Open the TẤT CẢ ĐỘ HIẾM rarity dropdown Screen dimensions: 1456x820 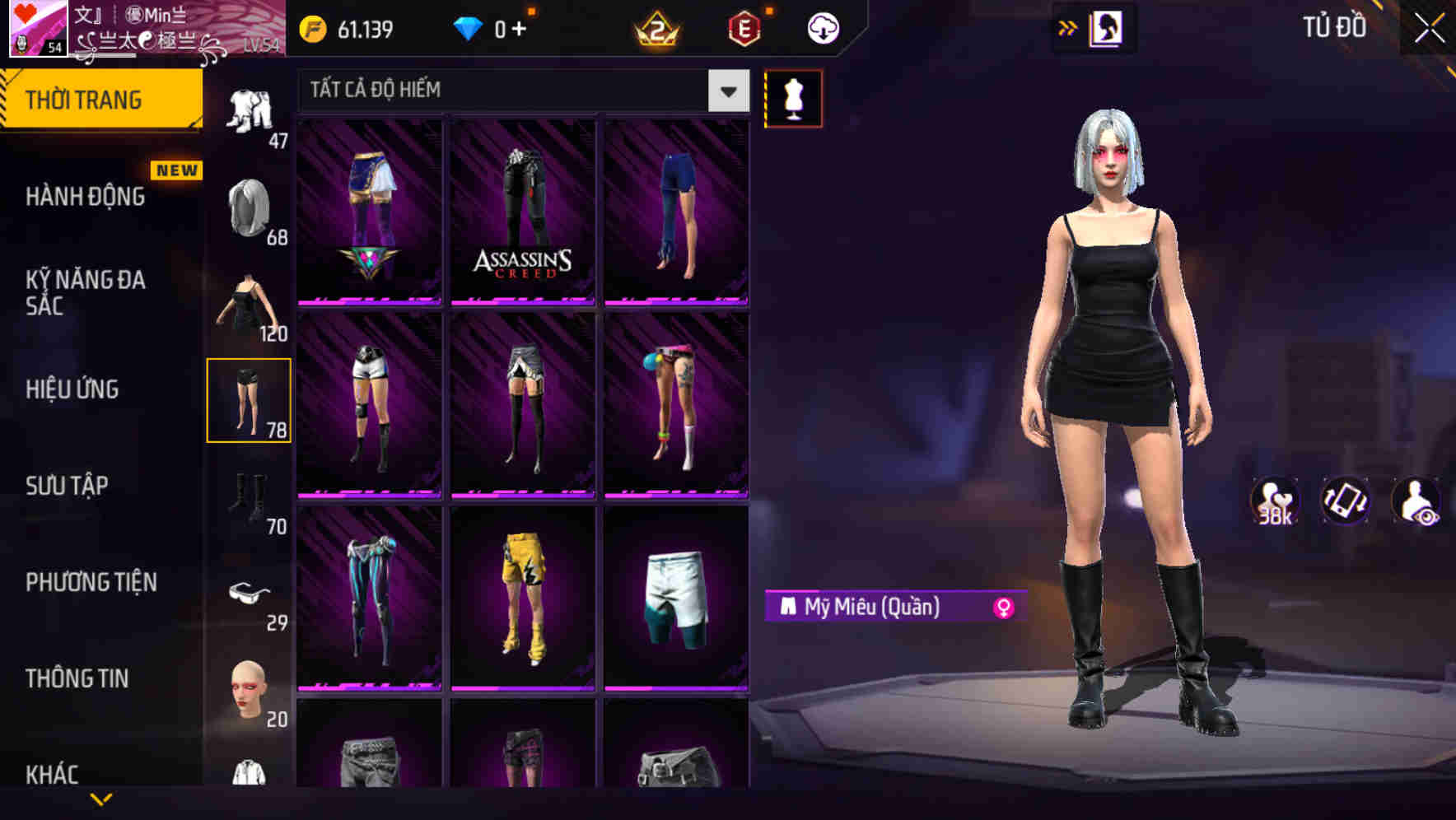[x=519, y=90]
